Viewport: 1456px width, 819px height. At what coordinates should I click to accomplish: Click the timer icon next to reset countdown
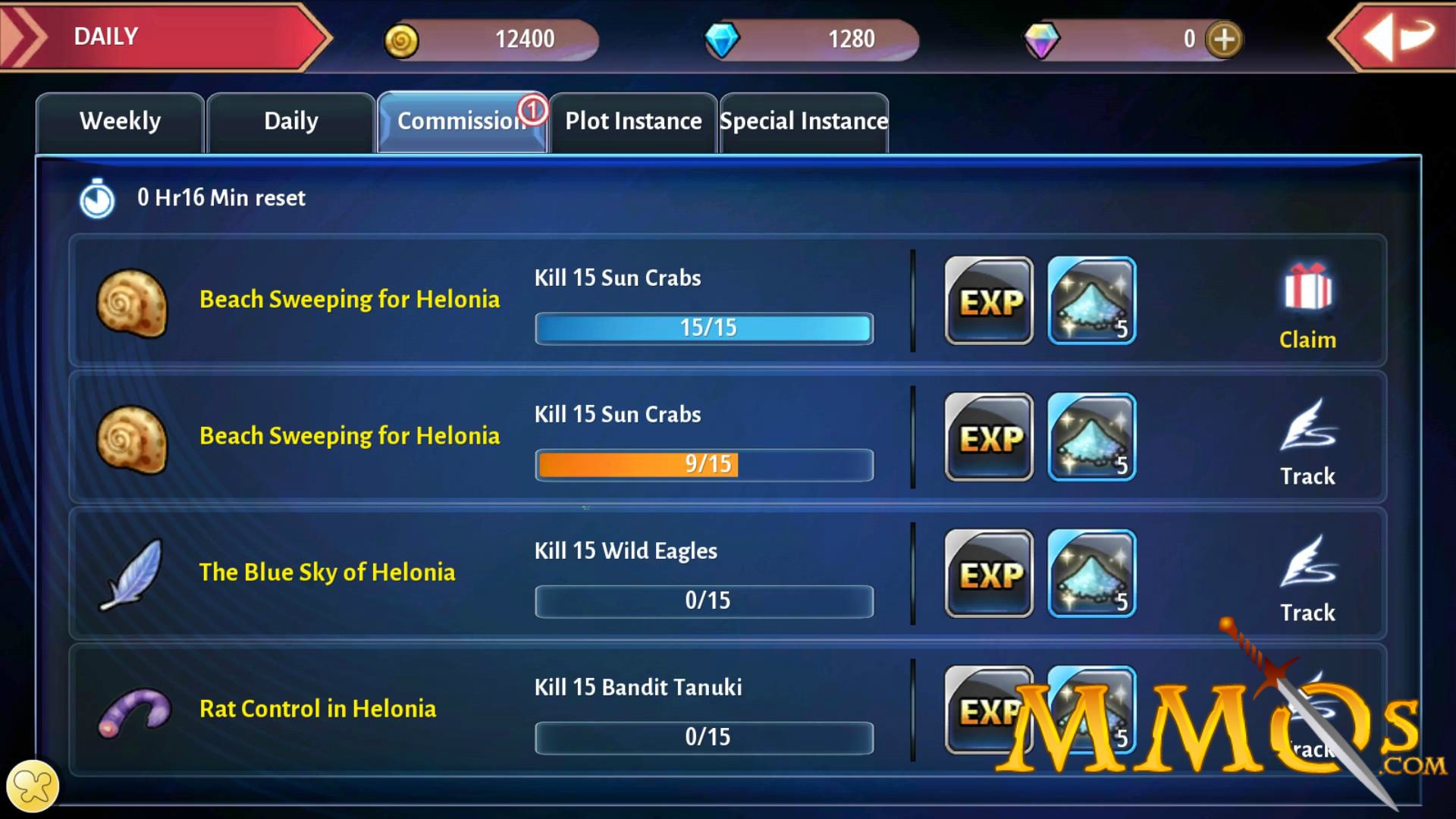[96, 198]
